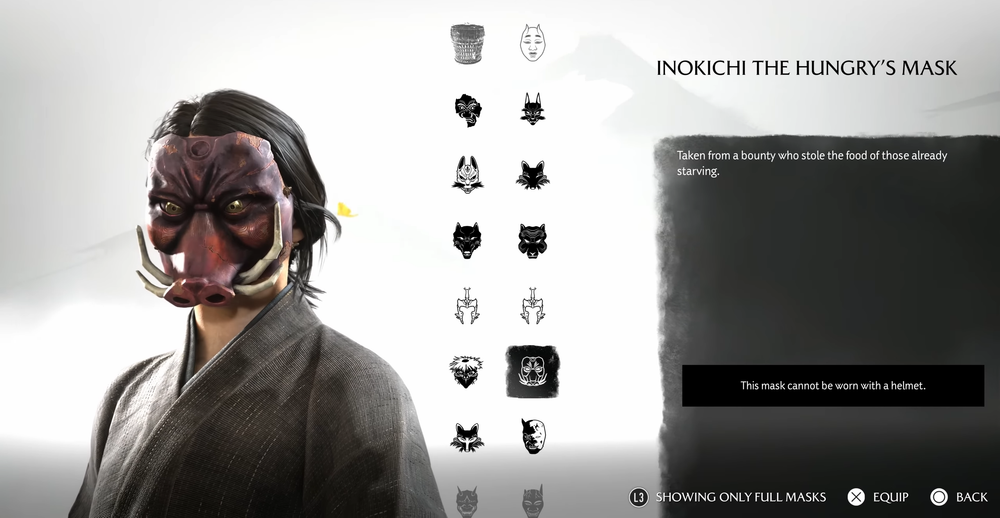Select the cracked black mask icon
Screen dimensions: 1000x518
tap(467, 109)
